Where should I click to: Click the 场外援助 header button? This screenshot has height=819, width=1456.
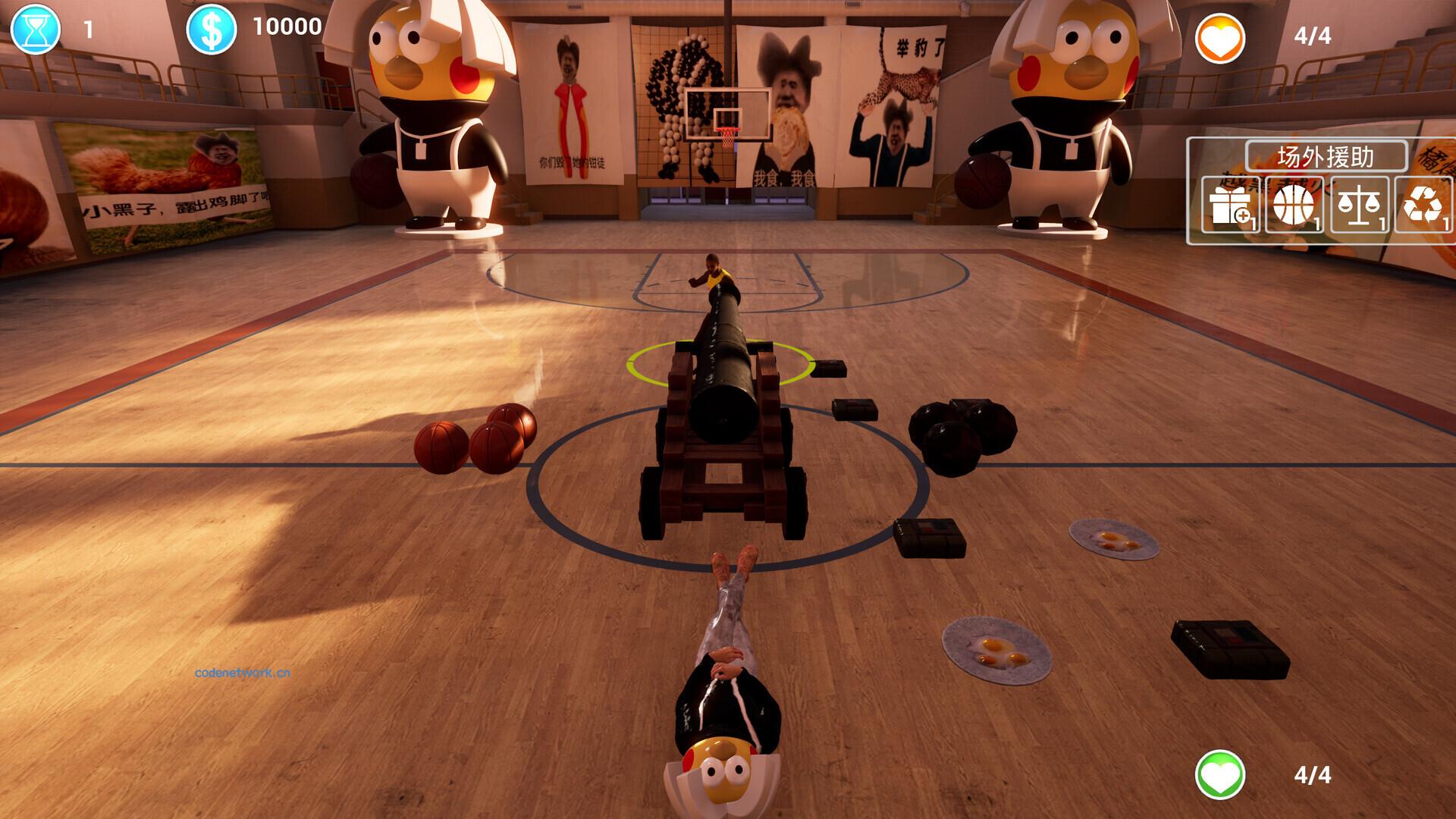point(1326,156)
